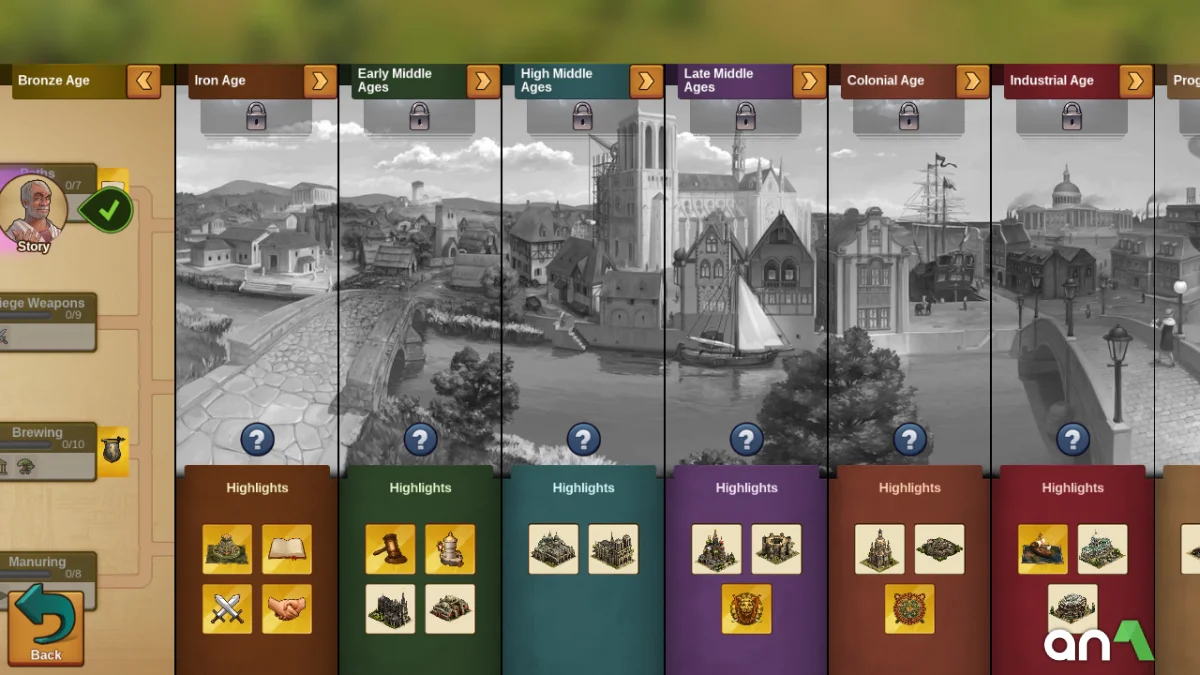Viewport: 1200px width, 675px height.
Task: Select the handshake highlight icon
Action: tap(287, 609)
